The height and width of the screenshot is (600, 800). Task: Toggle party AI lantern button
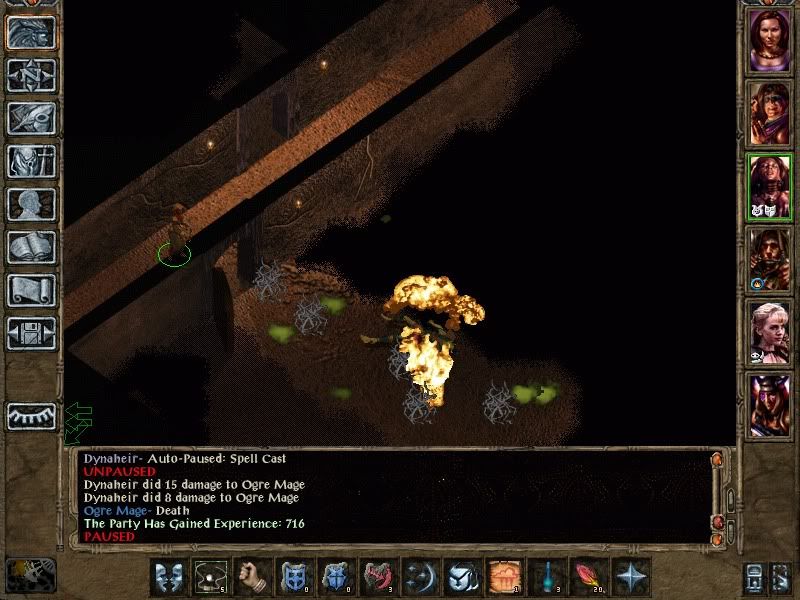(755, 578)
